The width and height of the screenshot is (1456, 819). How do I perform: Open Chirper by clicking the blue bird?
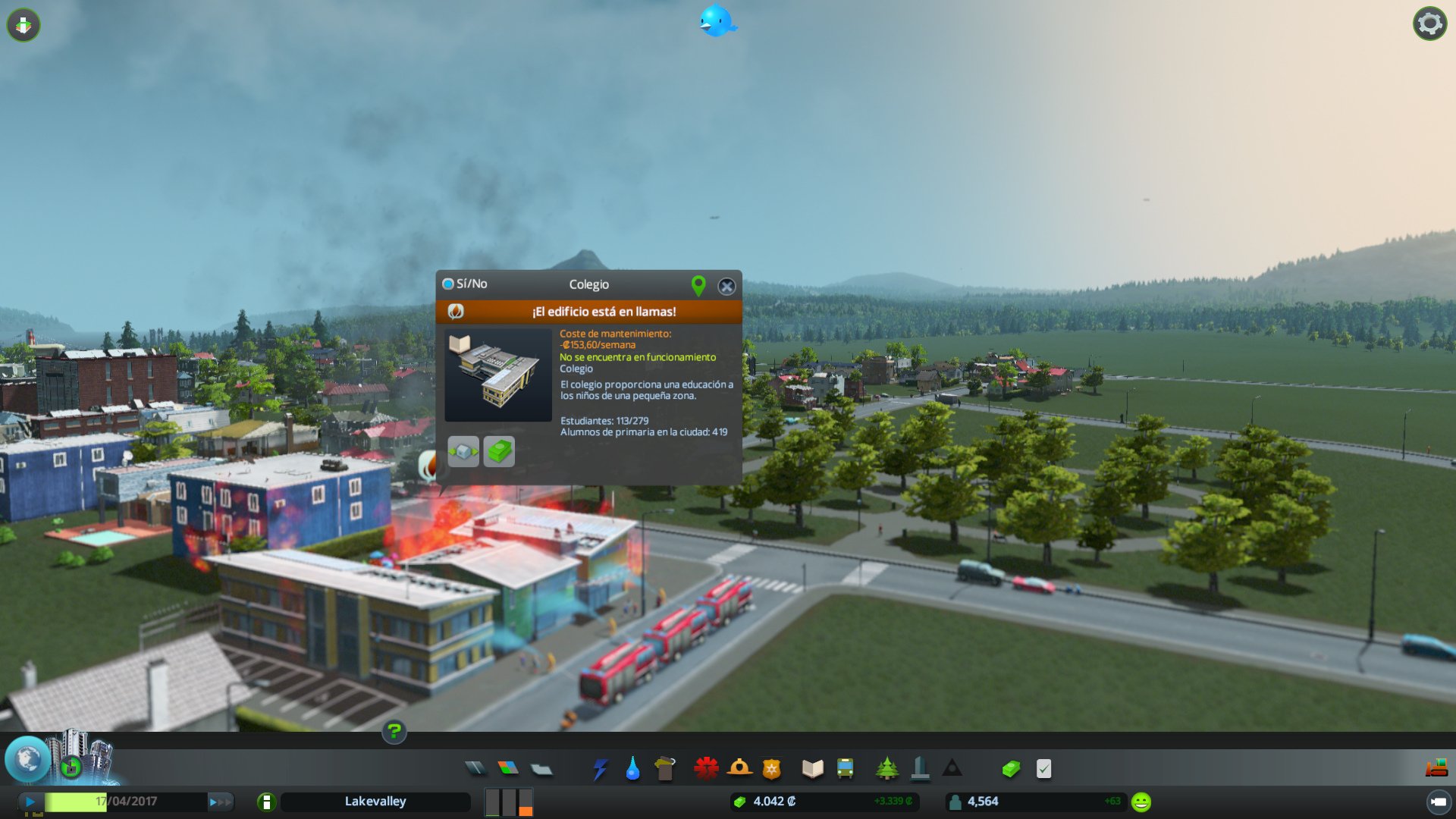click(716, 21)
